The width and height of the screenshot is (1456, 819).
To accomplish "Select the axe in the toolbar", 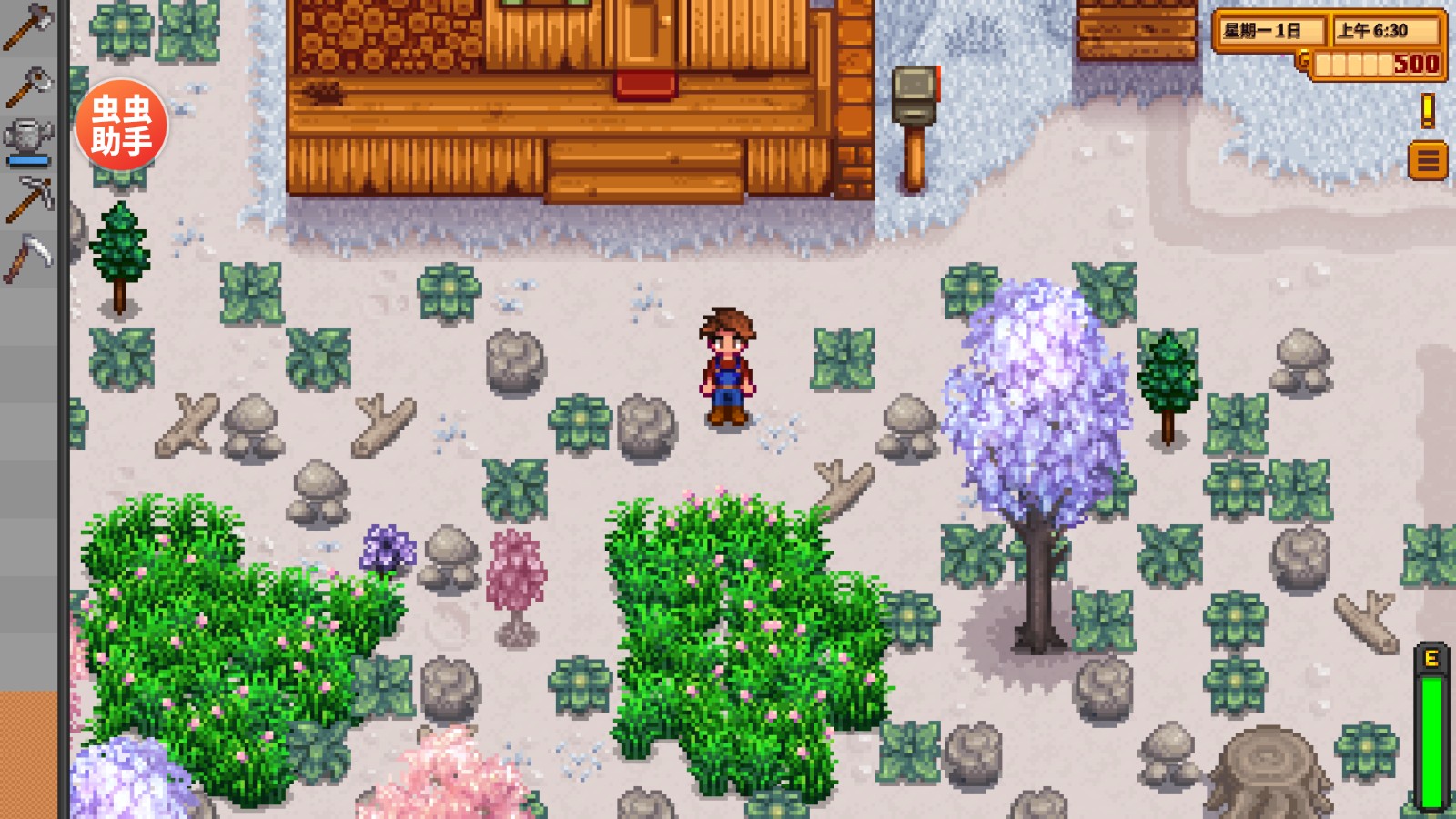I will (29, 25).
